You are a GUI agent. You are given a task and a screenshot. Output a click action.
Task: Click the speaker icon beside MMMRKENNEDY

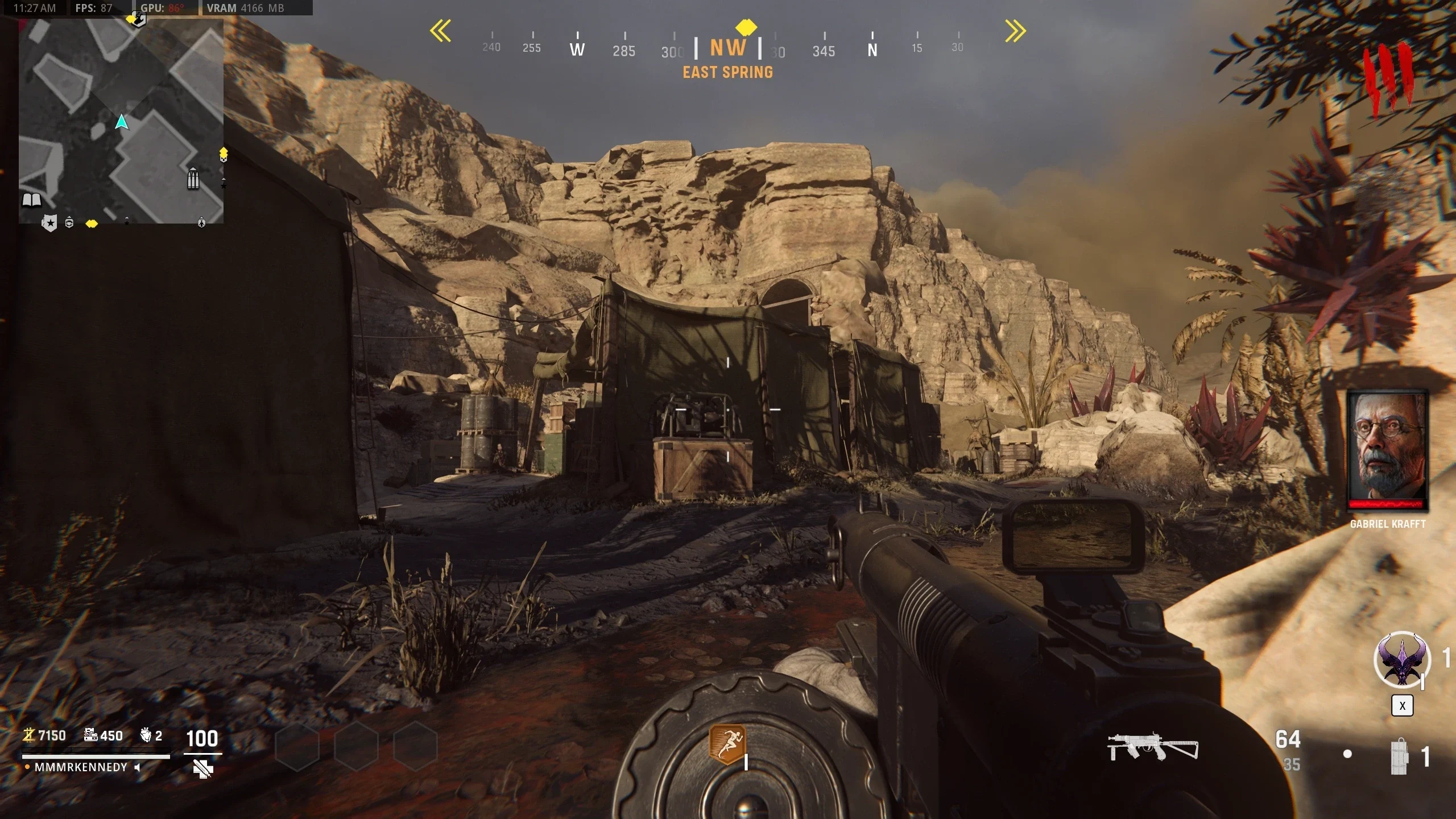[138, 767]
